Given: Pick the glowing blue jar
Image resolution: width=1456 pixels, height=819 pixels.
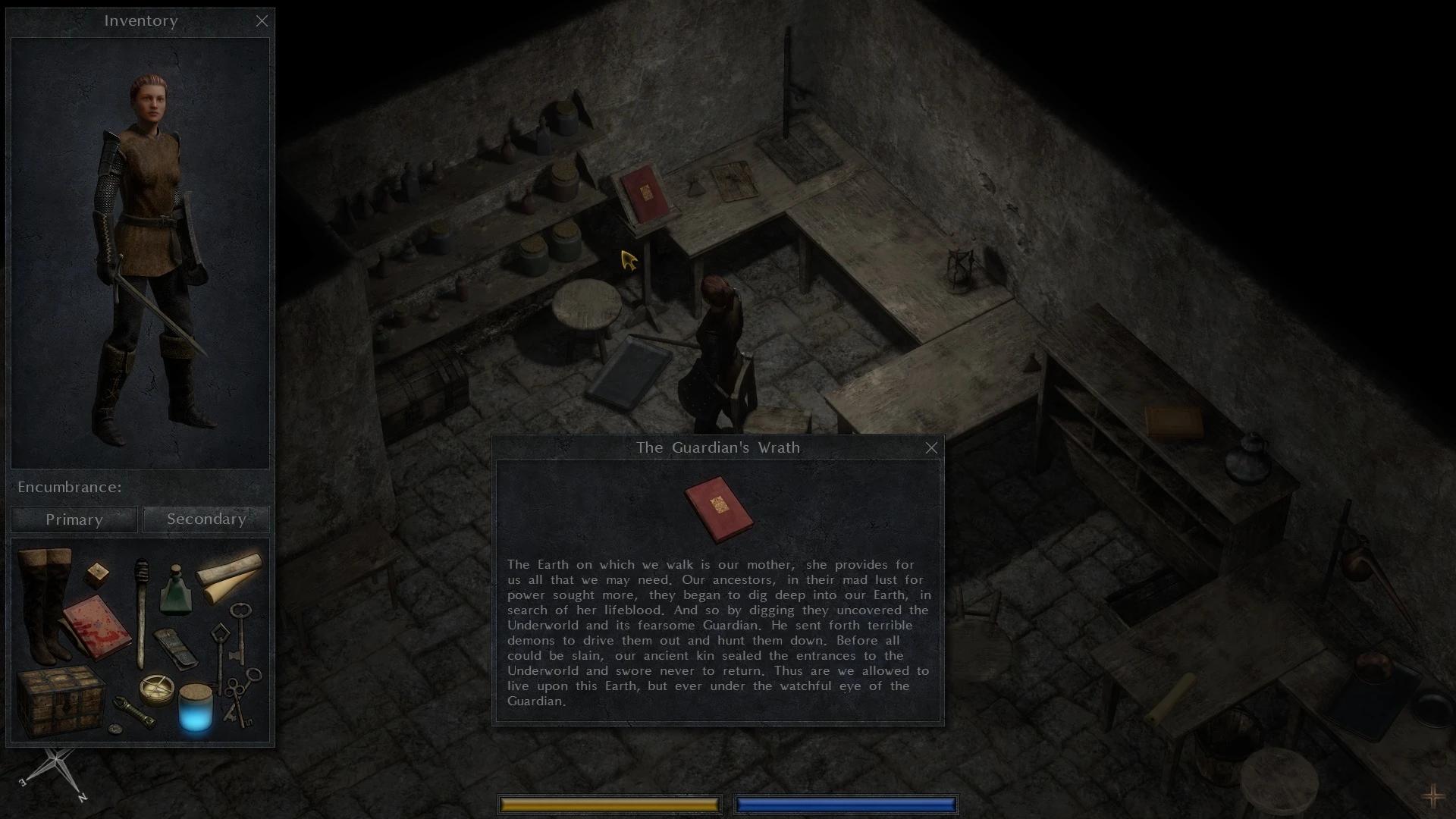Looking at the screenshot, I should pos(195,708).
